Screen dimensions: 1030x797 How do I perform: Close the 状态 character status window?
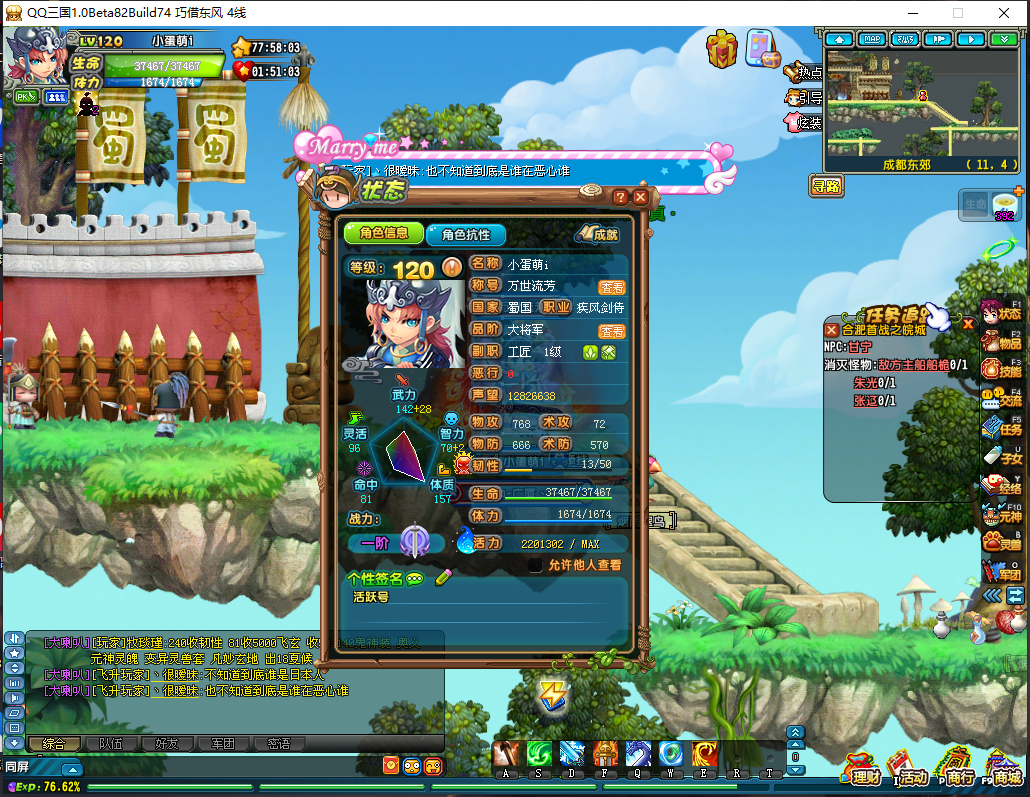640,197
